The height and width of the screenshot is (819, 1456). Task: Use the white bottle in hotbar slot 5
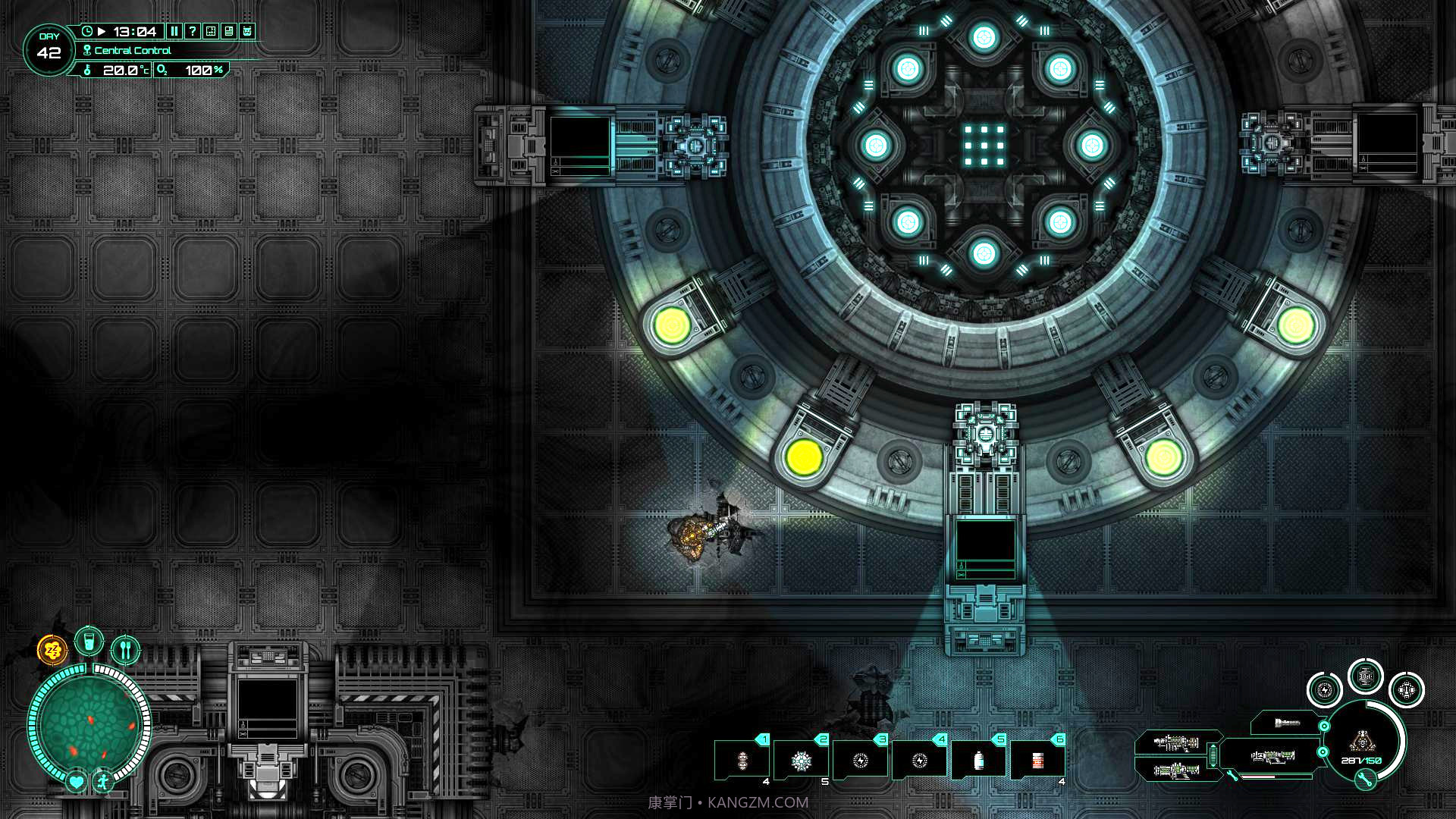pyautogui.click(x=979, y=761)
